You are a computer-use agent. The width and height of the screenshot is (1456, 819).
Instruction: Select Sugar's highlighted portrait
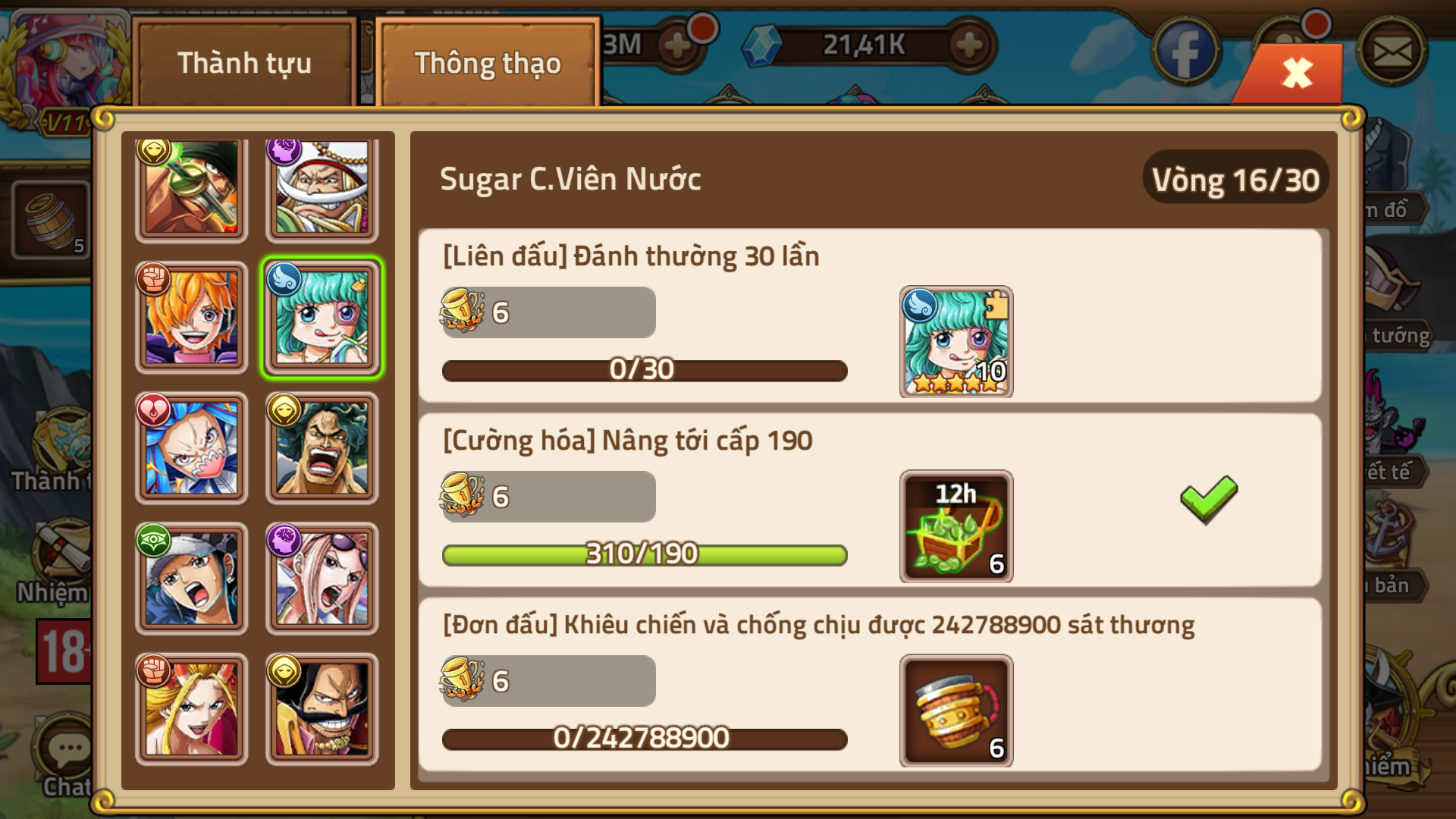(x=322, y=316)
